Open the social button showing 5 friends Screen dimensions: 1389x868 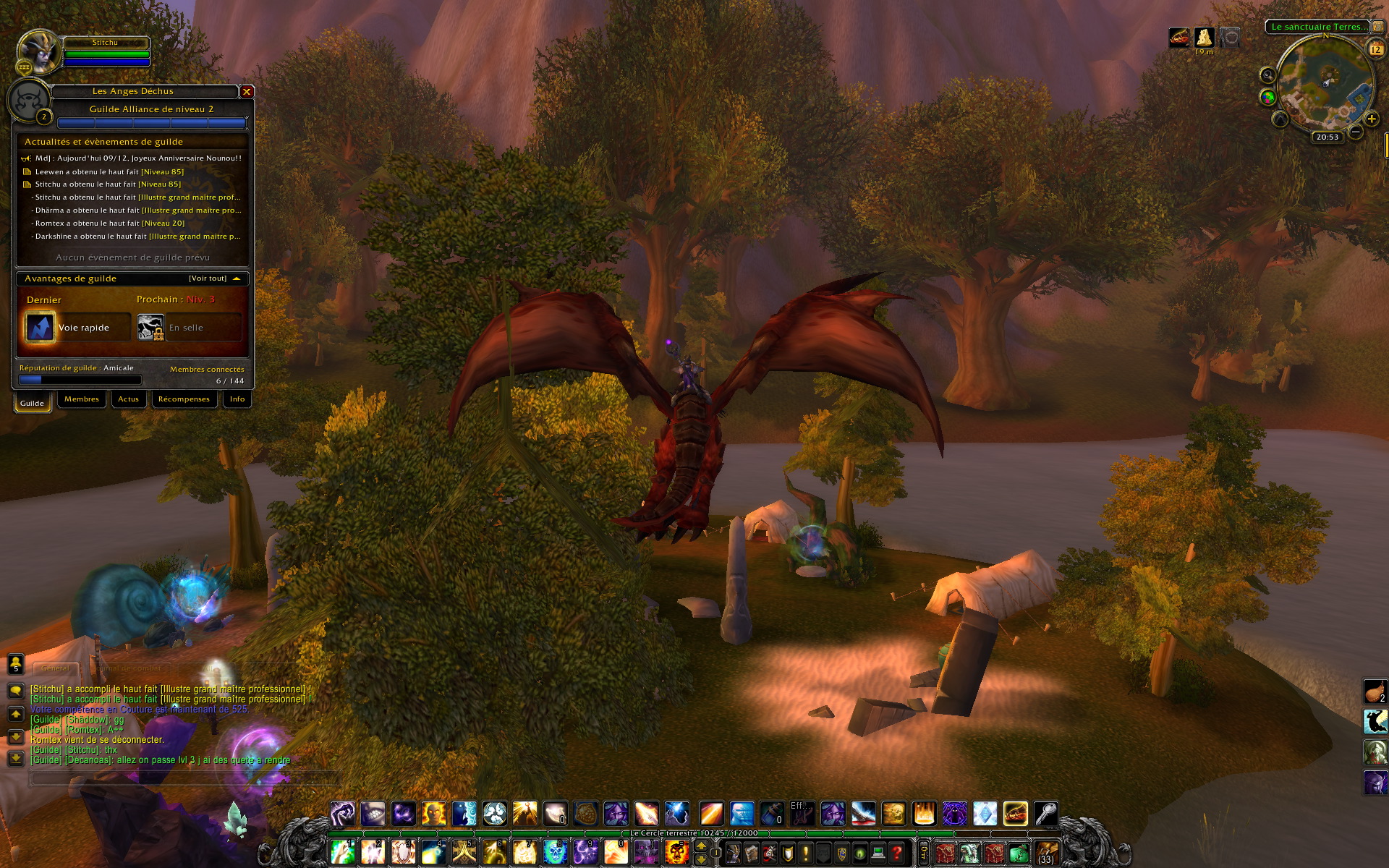pos(16,663)
